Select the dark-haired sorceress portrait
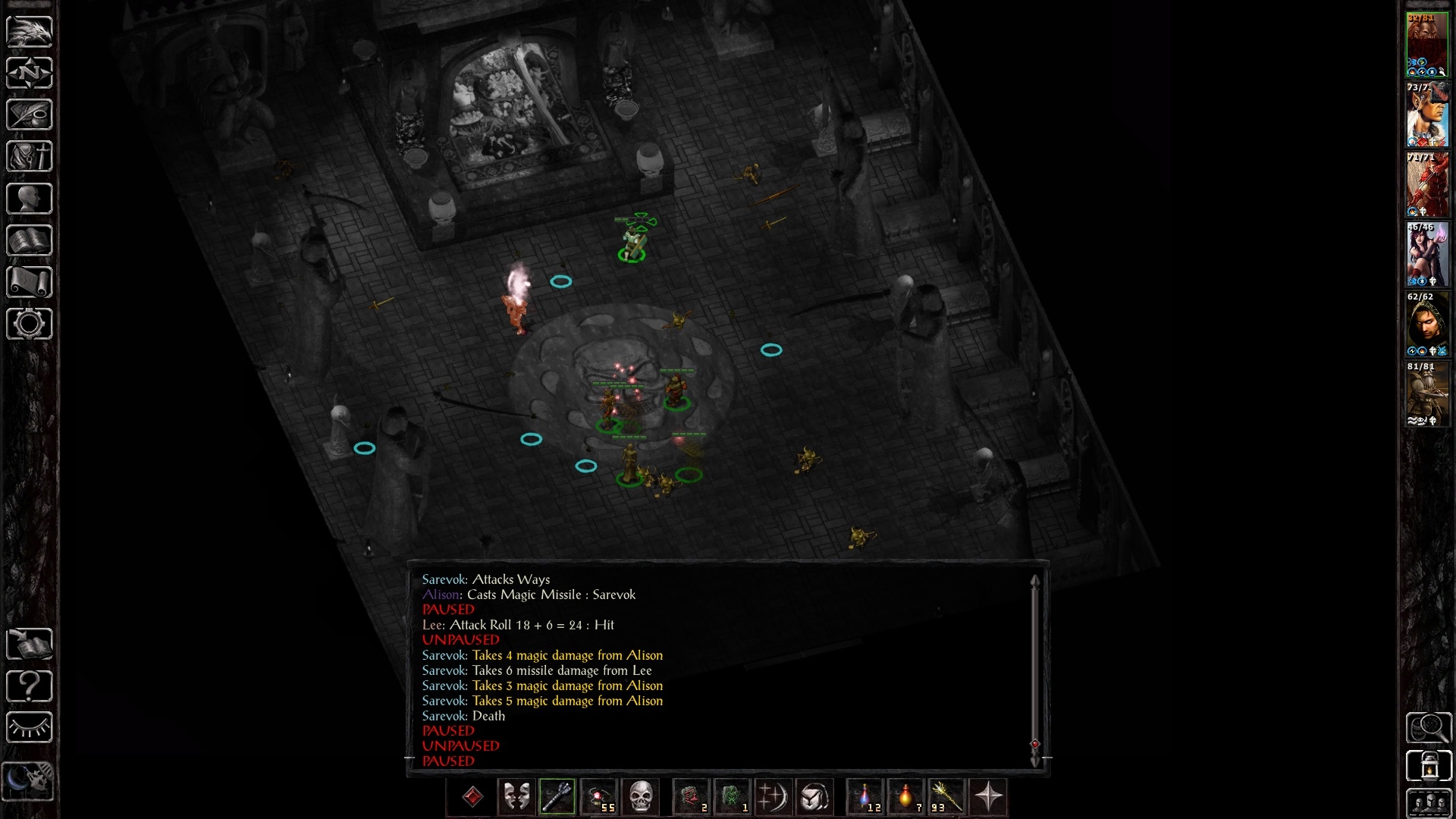This screenshot has width=1456, height=819. tap(1427, 254)
